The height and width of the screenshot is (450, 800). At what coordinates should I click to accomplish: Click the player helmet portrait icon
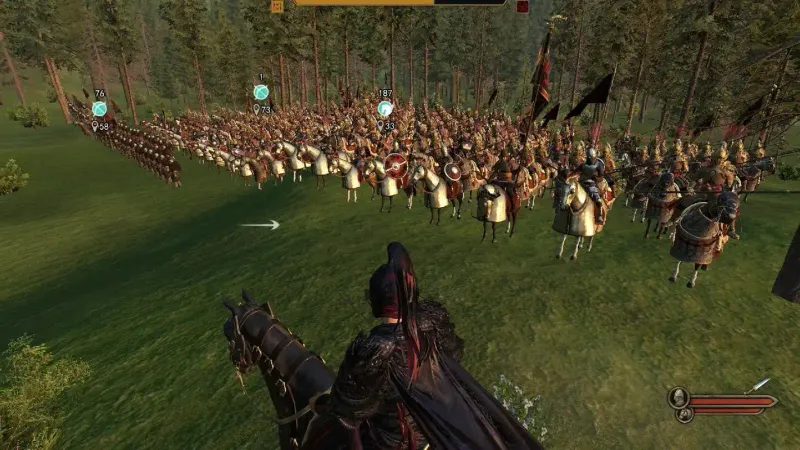(678, 397)
